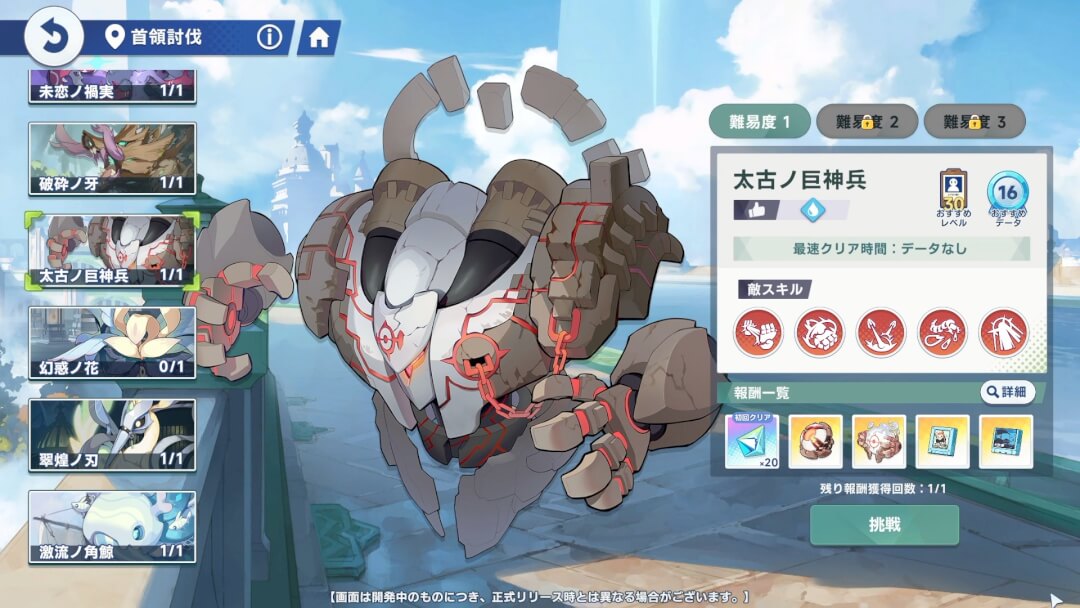The image size is (1080, 608).
Task: Select the 太古ノ巨神兵 boss entry
Action: pyautogui.click(x=112, y=250)
